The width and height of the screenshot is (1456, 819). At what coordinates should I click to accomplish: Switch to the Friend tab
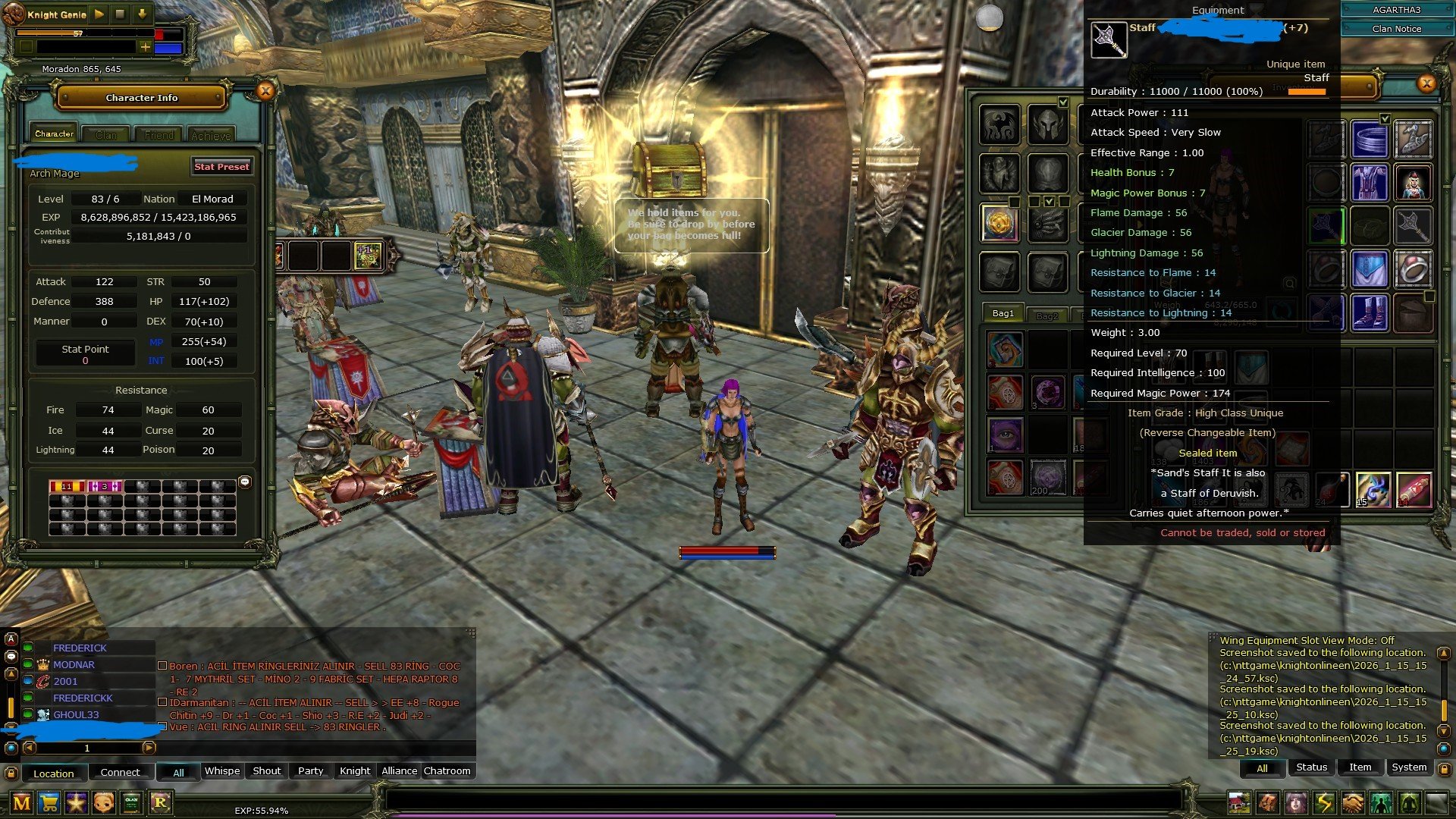coord(159,135)
